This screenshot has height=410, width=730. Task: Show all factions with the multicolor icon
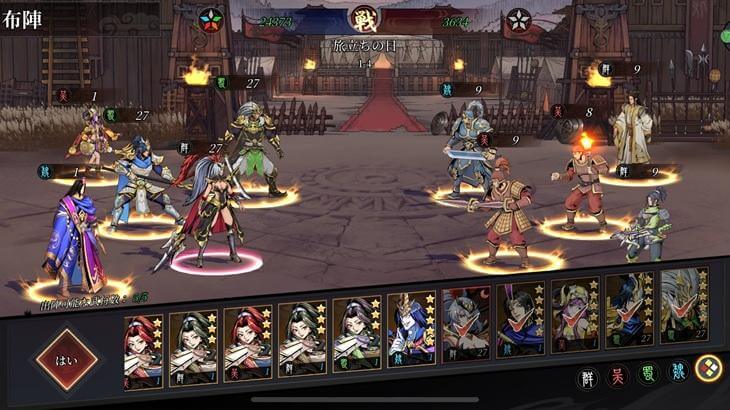[x=708, y=368]
